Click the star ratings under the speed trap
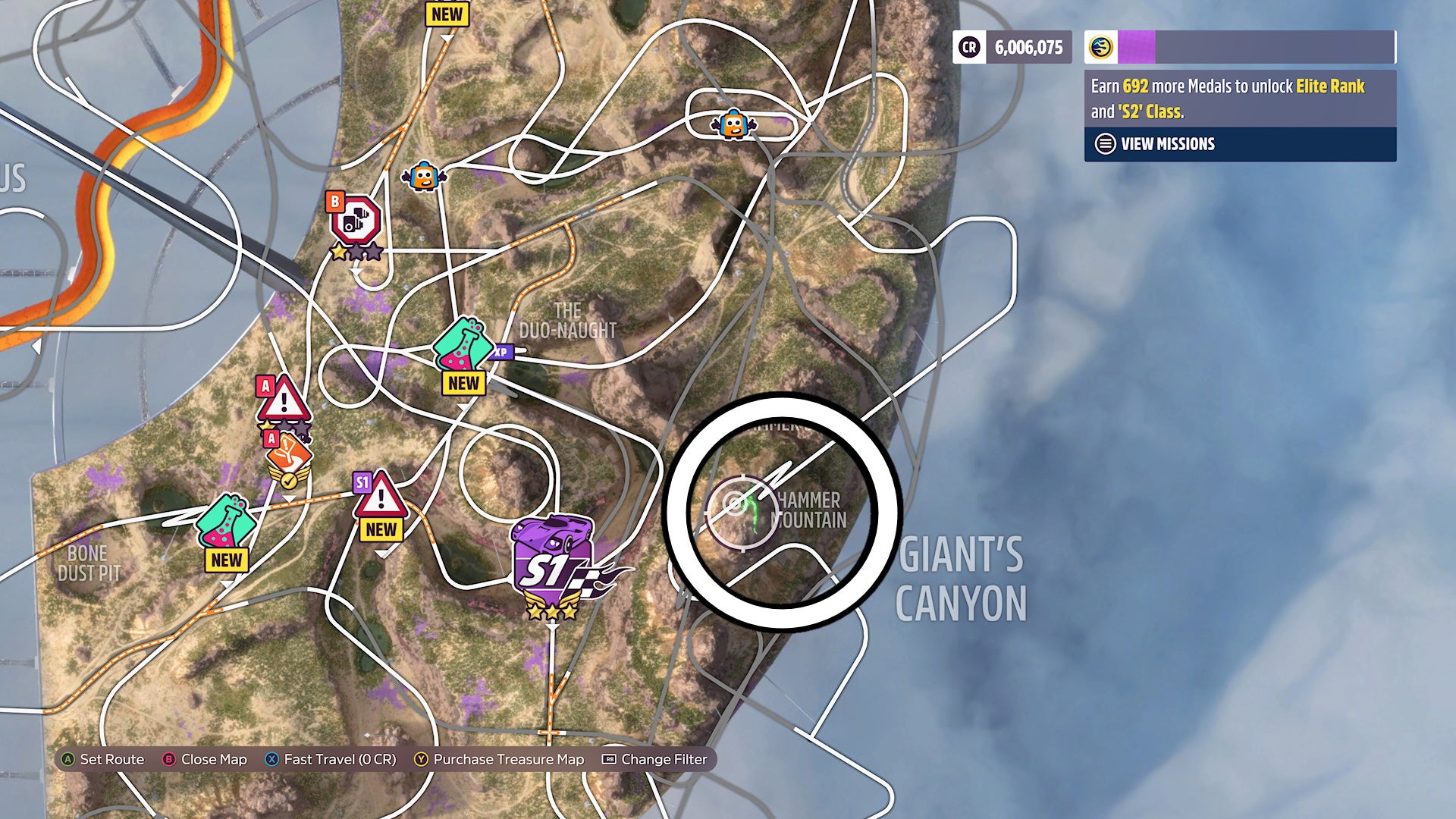 click(355, 250)
